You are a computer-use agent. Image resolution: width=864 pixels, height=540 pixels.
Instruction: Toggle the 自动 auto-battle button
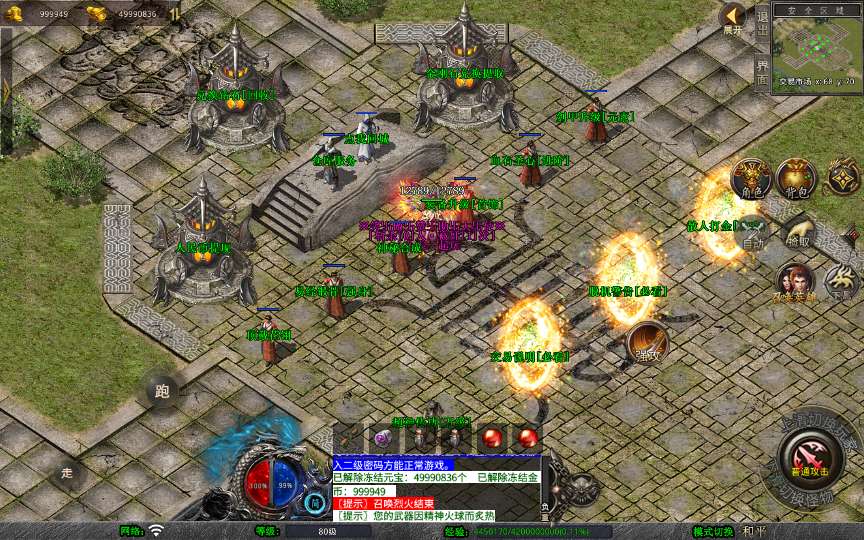tap(751, 231)
